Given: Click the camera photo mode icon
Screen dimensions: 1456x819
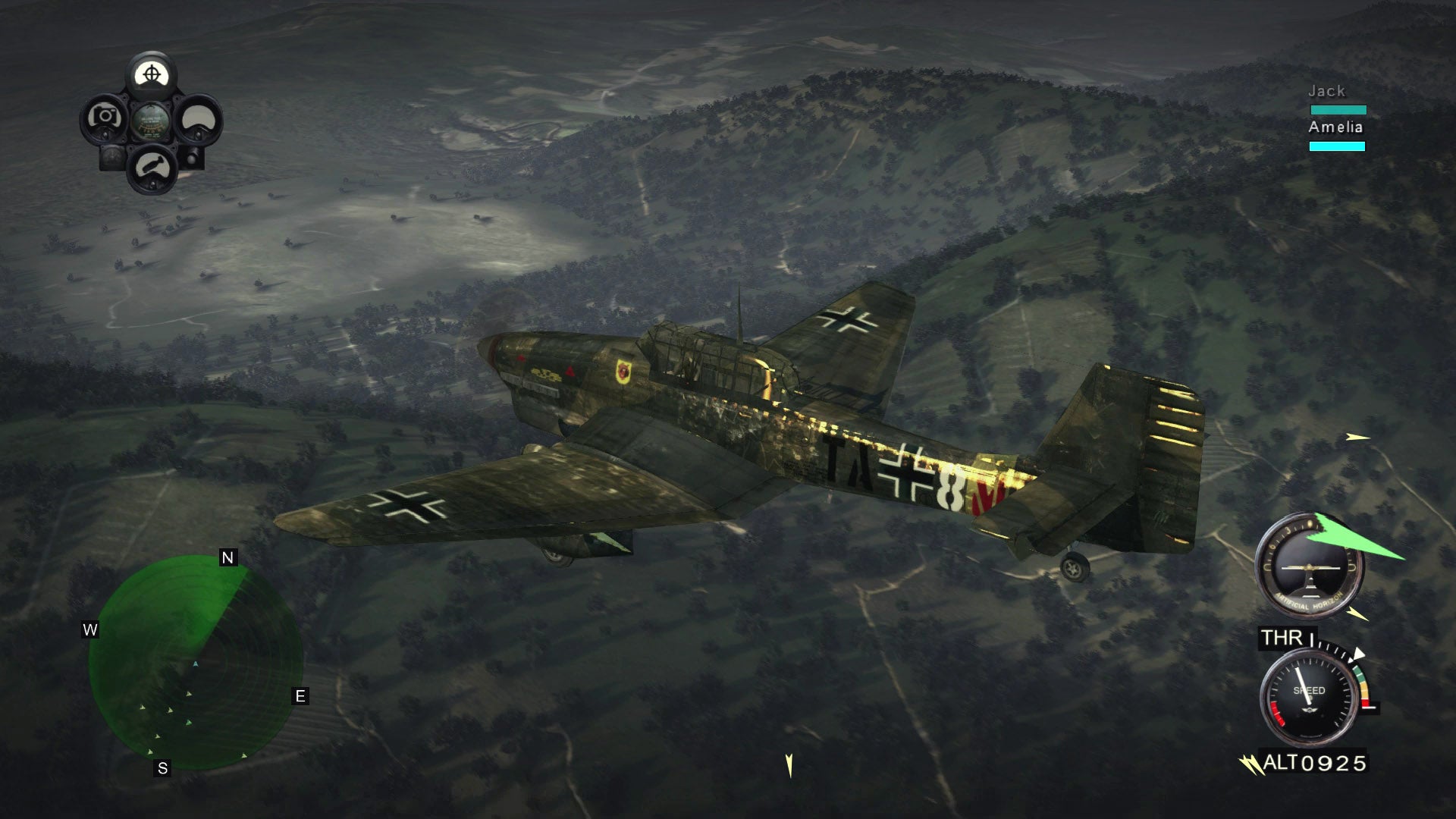Looking at the screenshot, I should pyautogui.click(x=104, y=117).
